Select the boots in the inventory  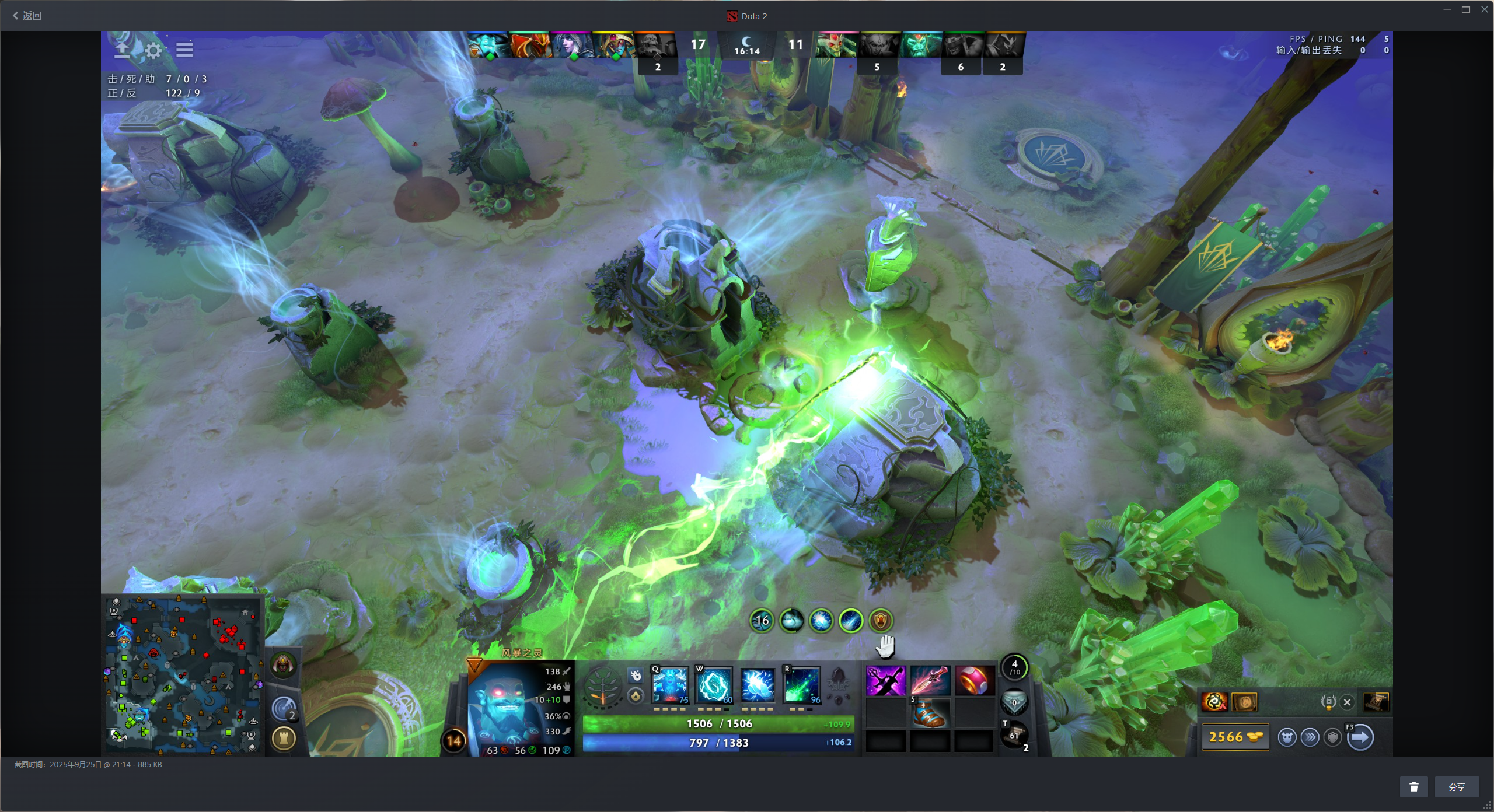point(930,713)
